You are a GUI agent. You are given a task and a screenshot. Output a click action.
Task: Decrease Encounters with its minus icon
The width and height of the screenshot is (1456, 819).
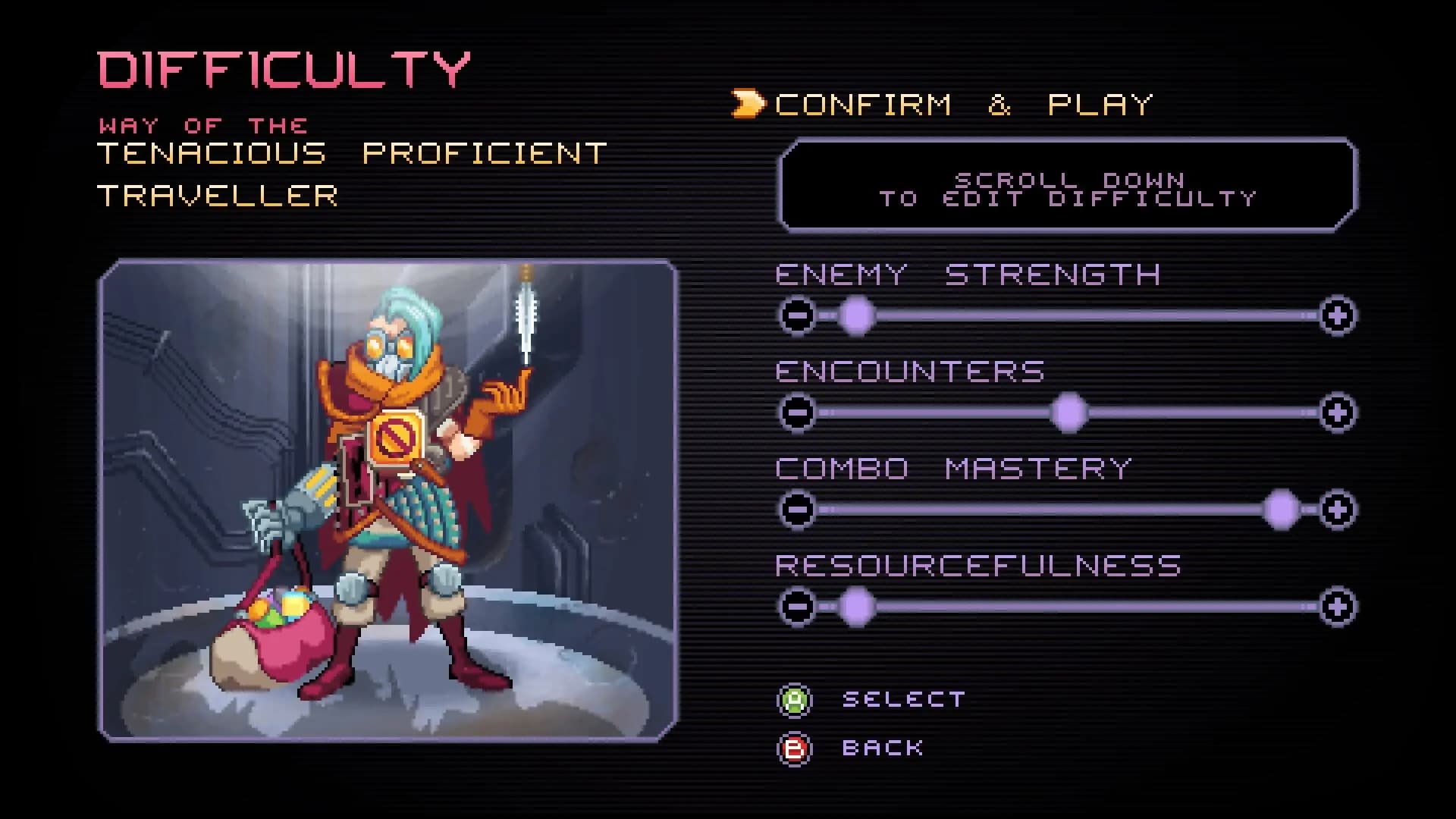point(799,411)
